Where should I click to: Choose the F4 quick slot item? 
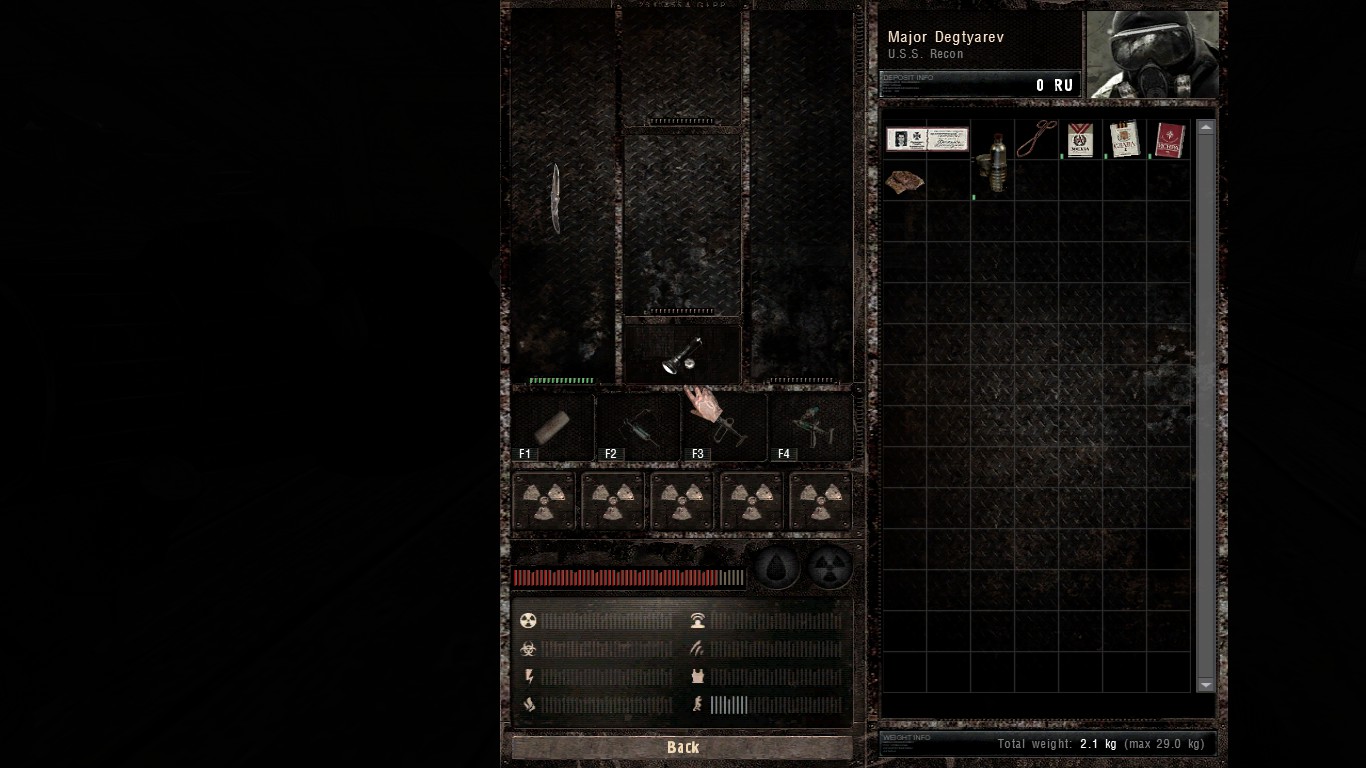[811, 428]
